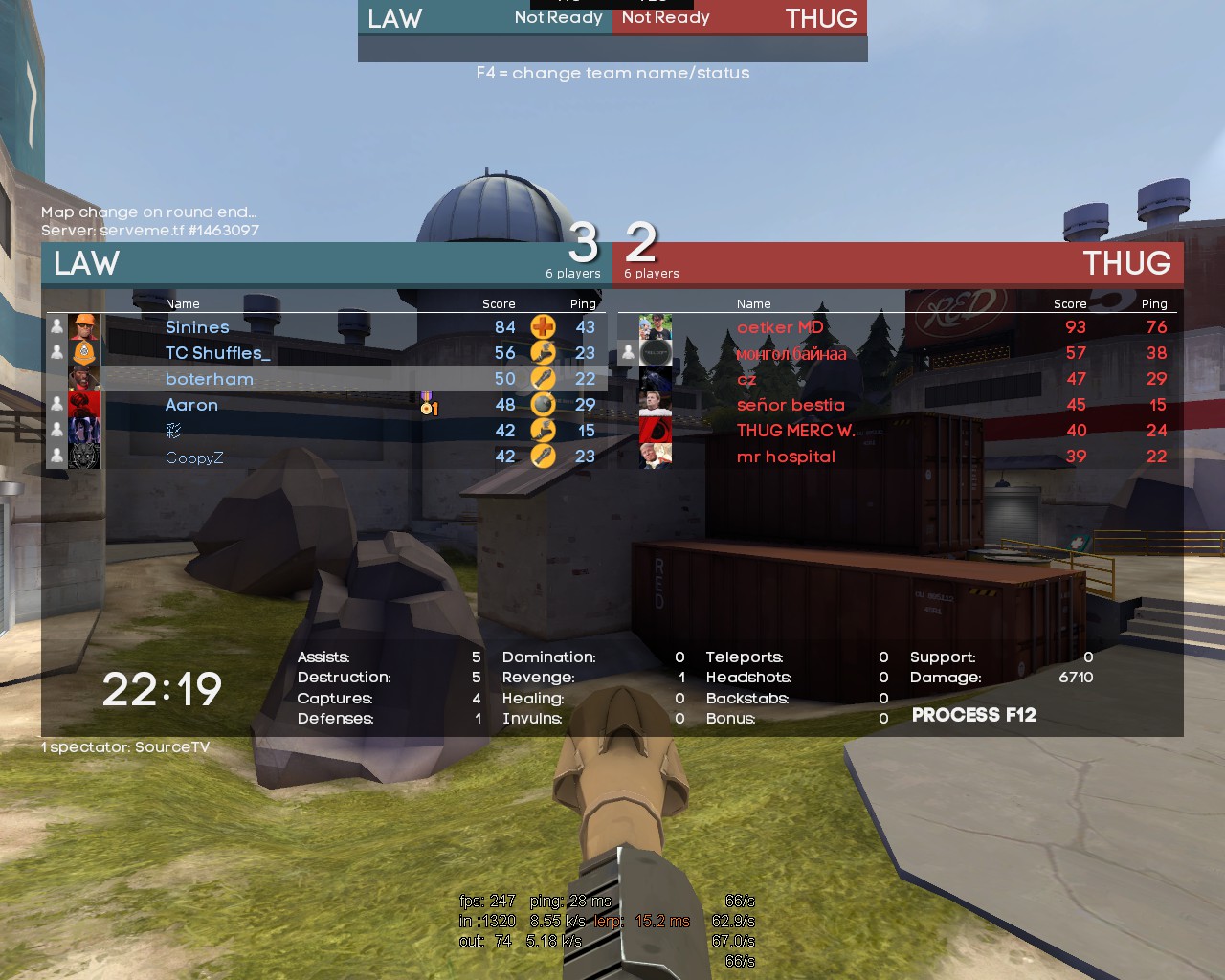
Task: Select the THUG MERC W. row
Action: 795,431
